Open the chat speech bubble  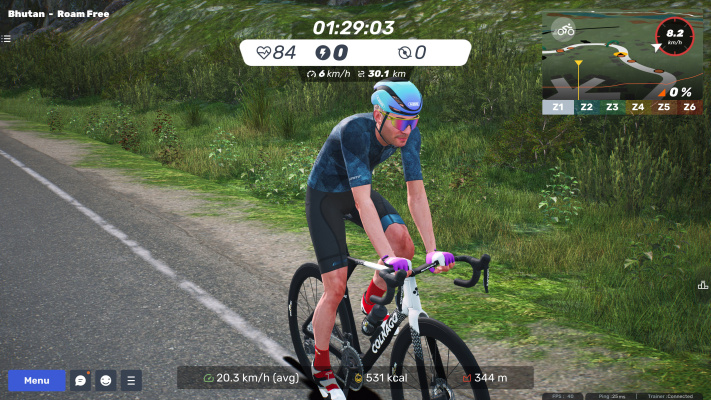click(80, 380)
